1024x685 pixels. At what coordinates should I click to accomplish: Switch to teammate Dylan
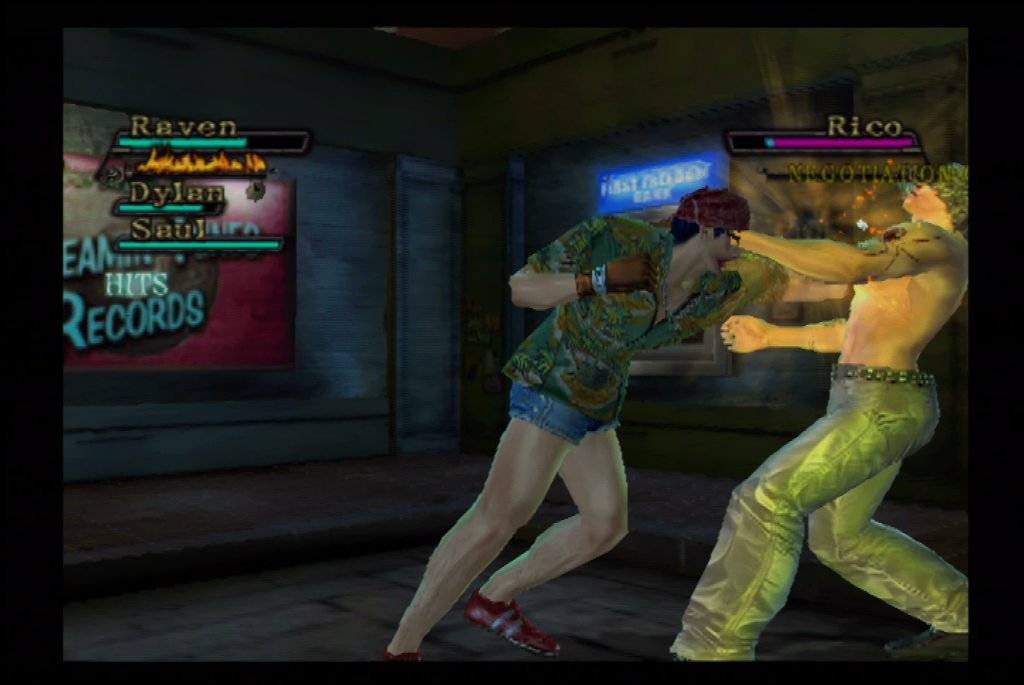pos(177,193)
